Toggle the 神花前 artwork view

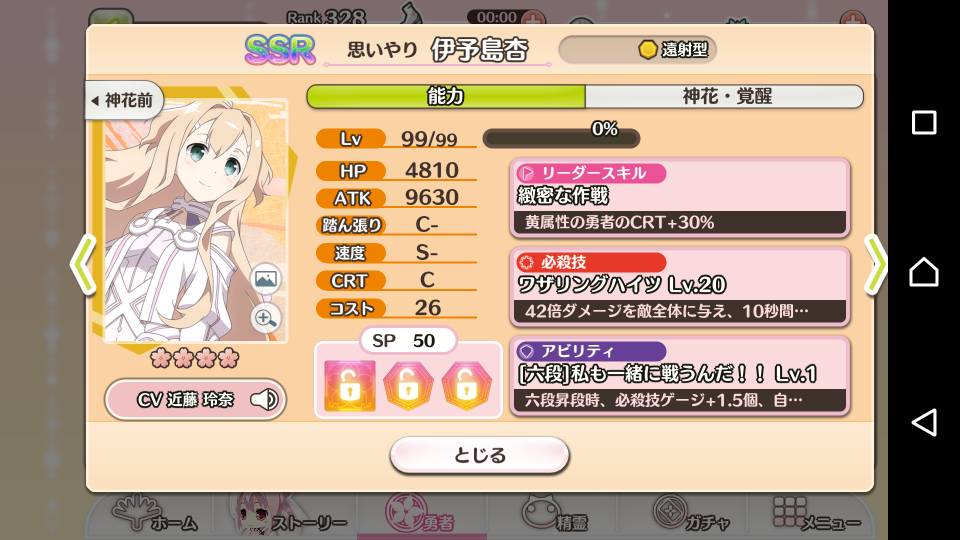(125, 101)
